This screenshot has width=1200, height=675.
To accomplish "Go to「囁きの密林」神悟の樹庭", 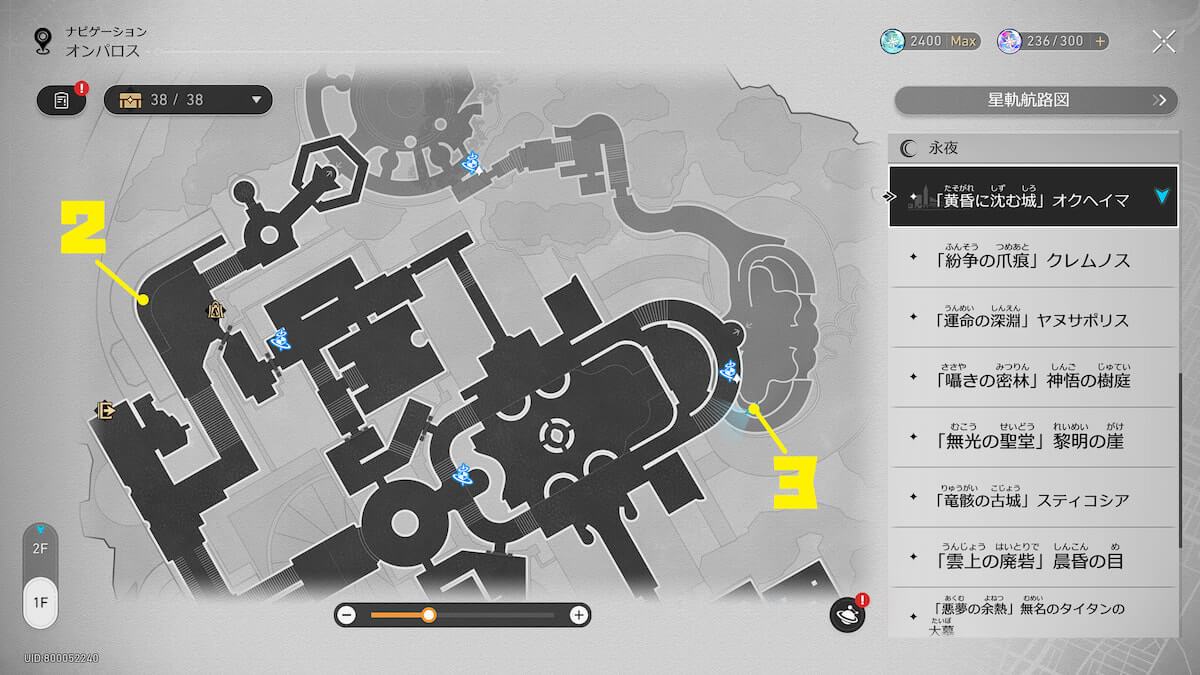I will 1034,379.
